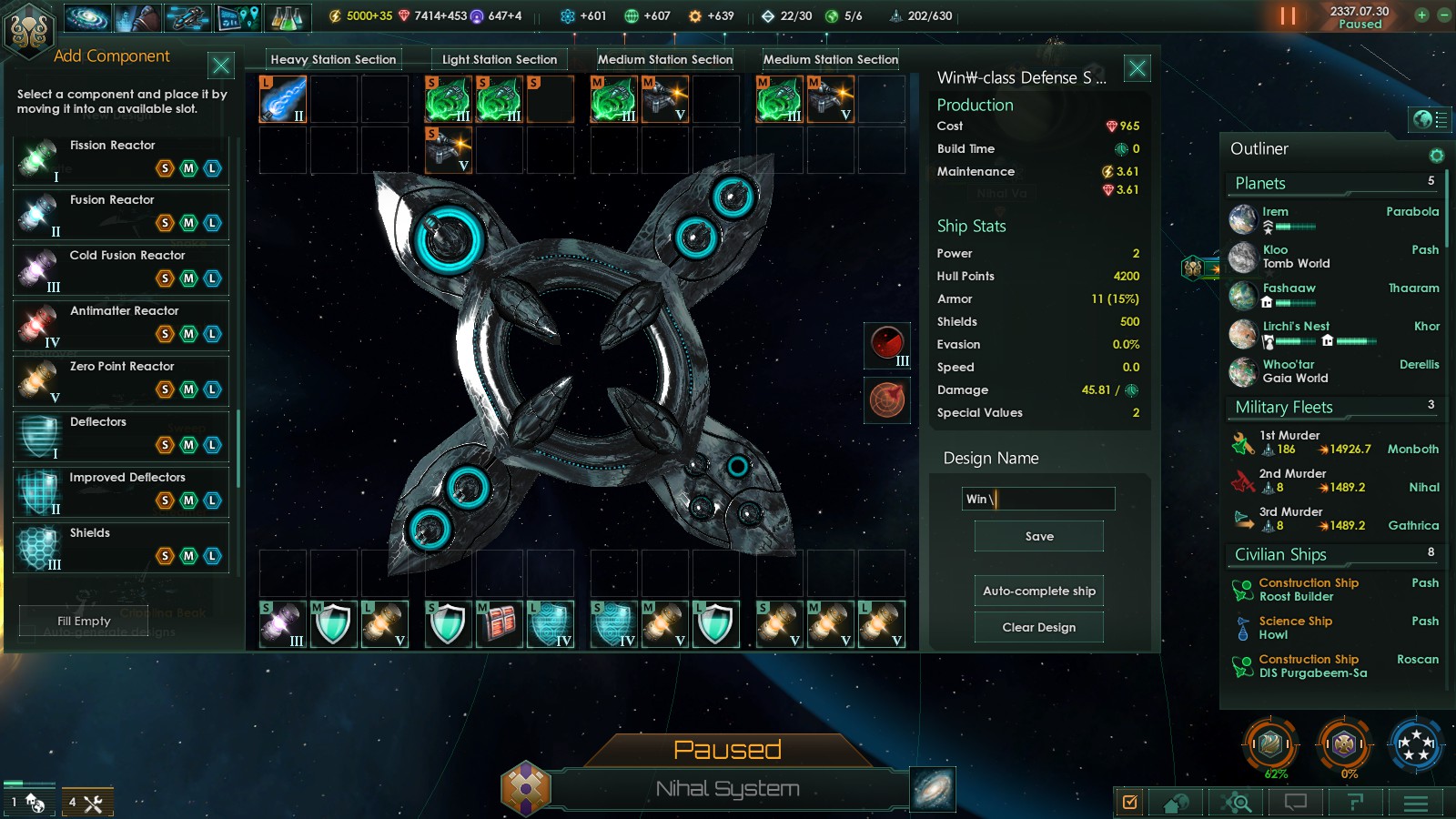The image size is (1456, 819).
Task: Save the ship design
Action: coord(1038,536)
